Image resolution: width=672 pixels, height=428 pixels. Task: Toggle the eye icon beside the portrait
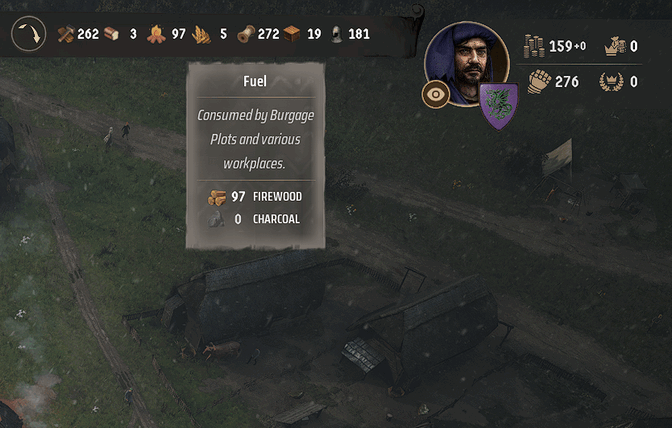point(435,95)
